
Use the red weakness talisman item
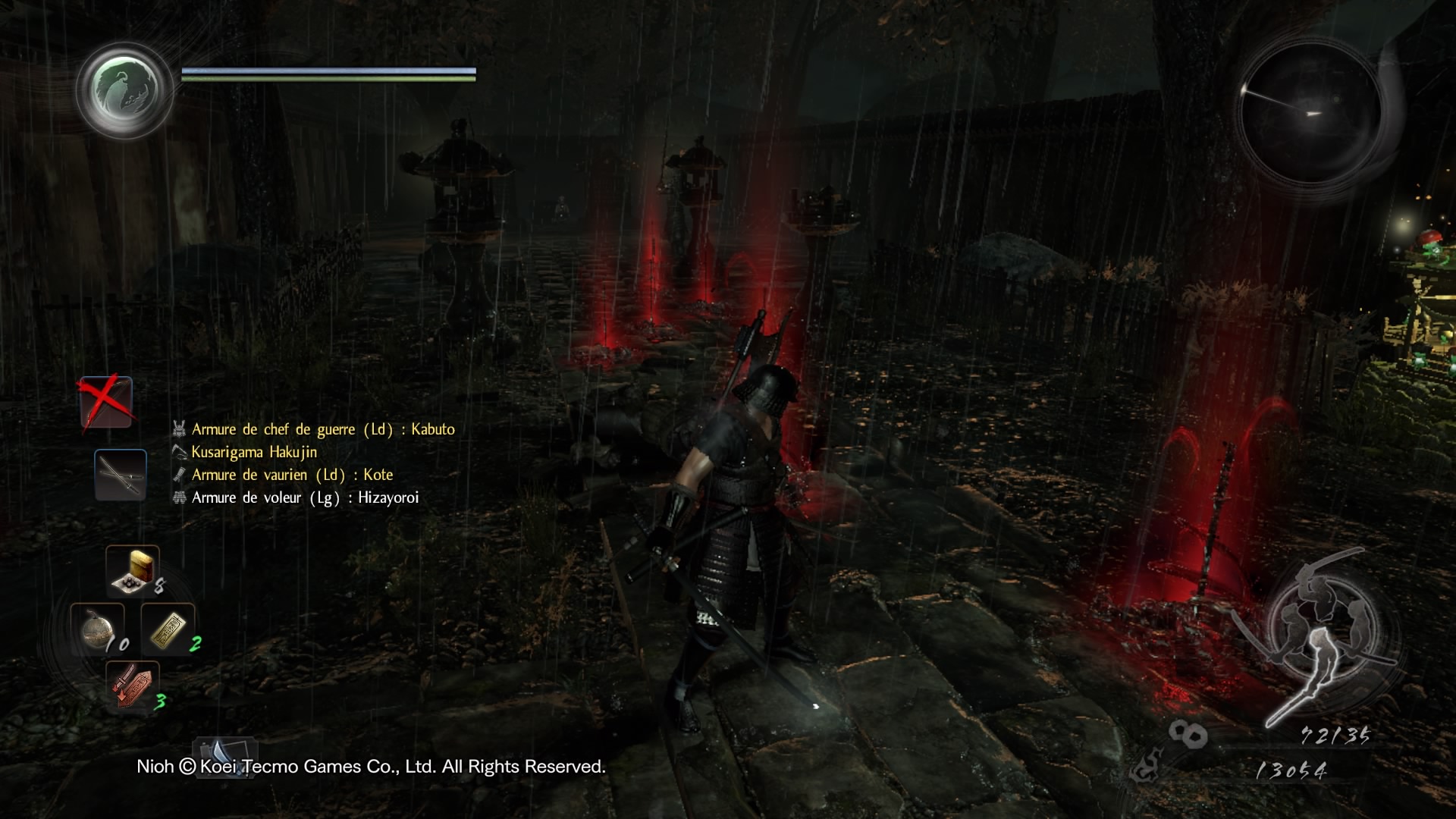point(132,685)
